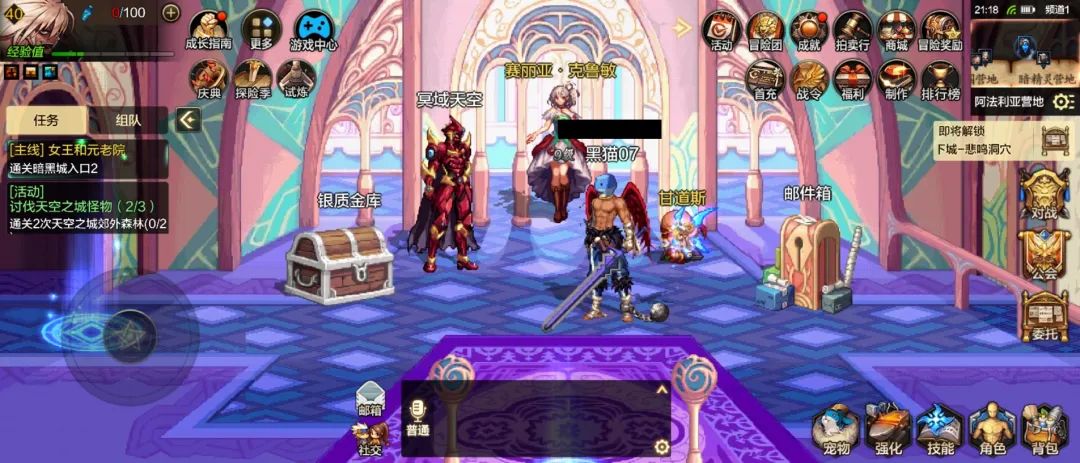The width and height of the screenshot is (1080, 463).
Task: Open the 成长指南 growth guide icon
Action: 208,28
